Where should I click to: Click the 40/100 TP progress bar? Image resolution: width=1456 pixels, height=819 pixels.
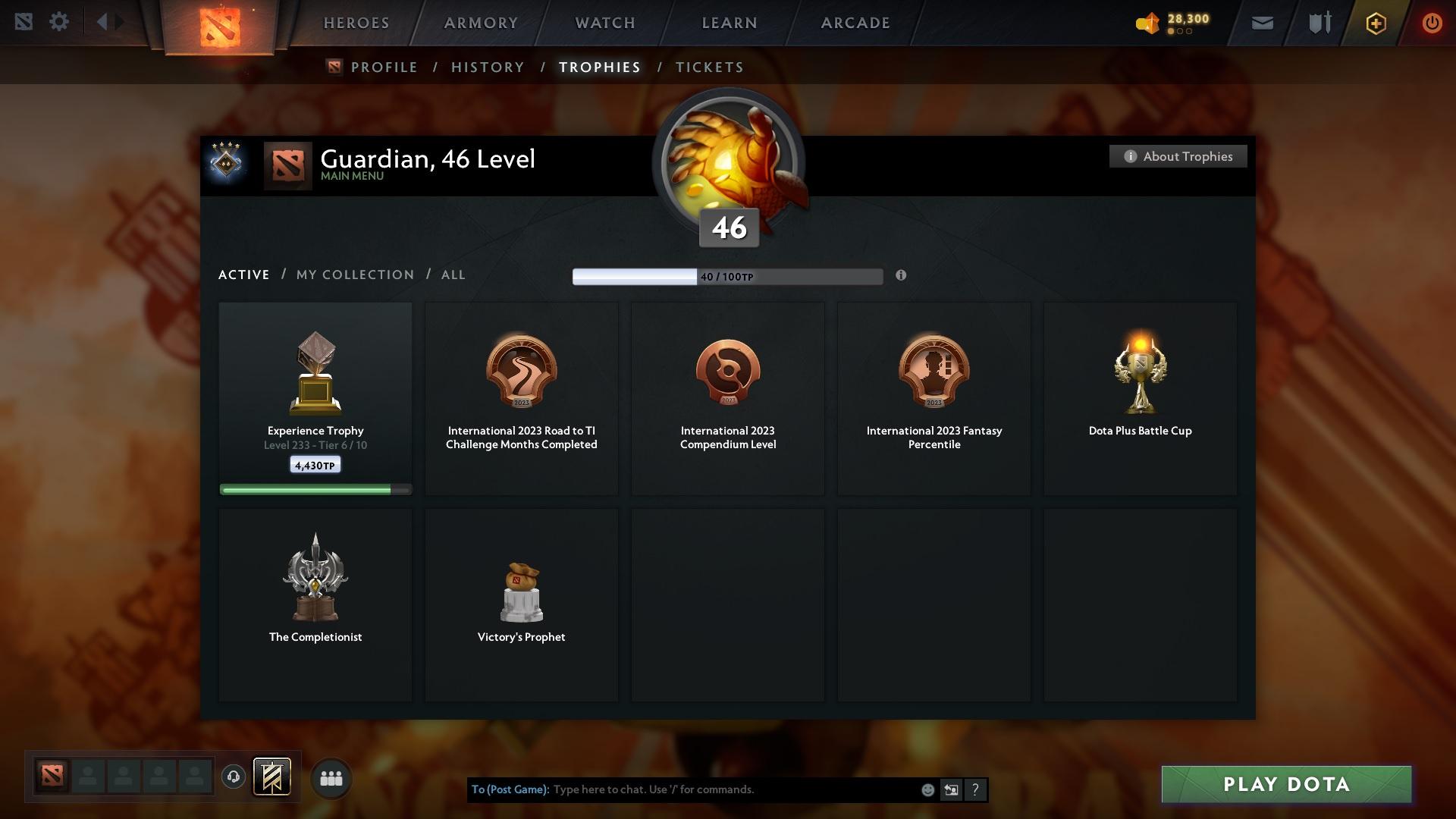728,276
